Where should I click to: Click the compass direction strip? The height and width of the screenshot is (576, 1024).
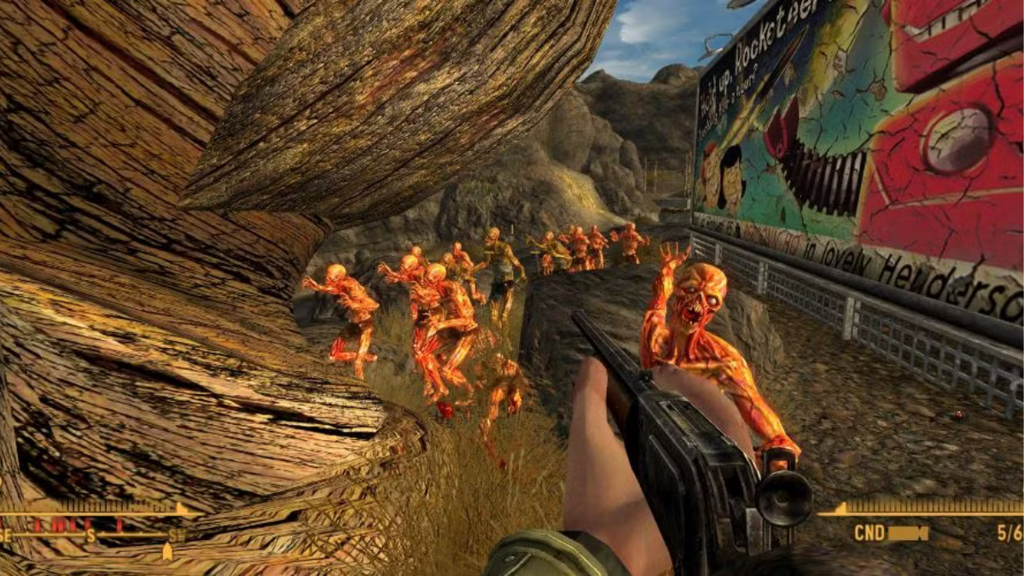pos(92,534)
